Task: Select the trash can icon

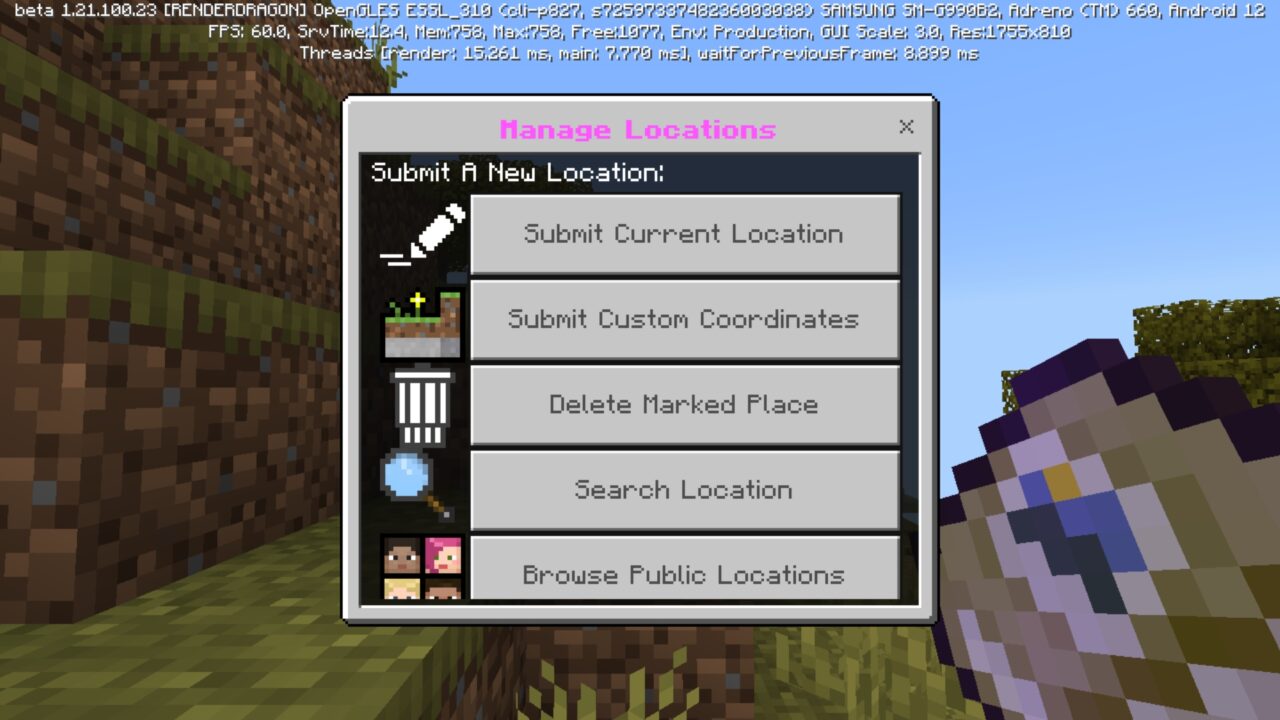Action: (x=422, y=404)
